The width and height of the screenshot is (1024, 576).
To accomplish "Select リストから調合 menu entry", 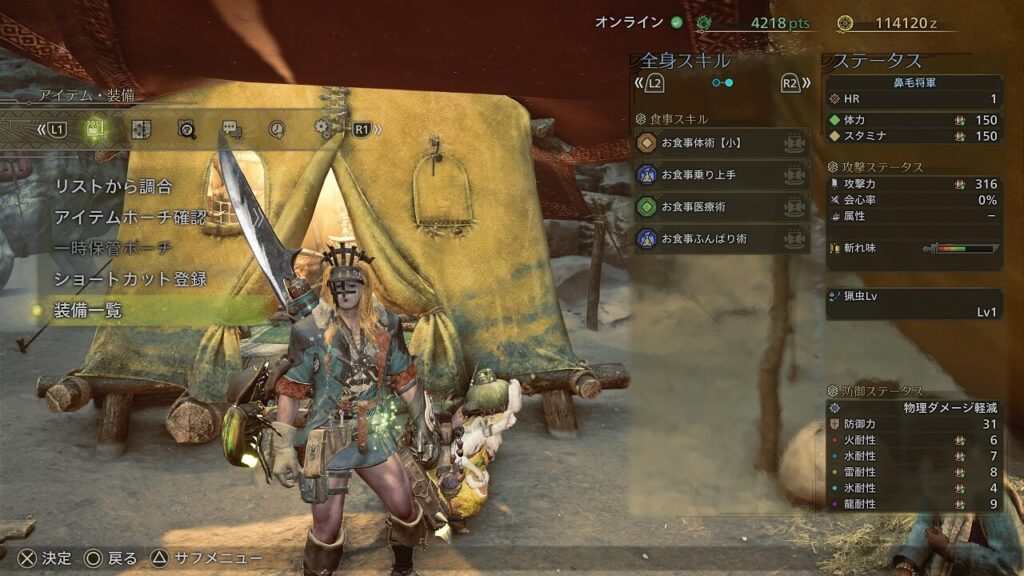I will pos(113,186).
